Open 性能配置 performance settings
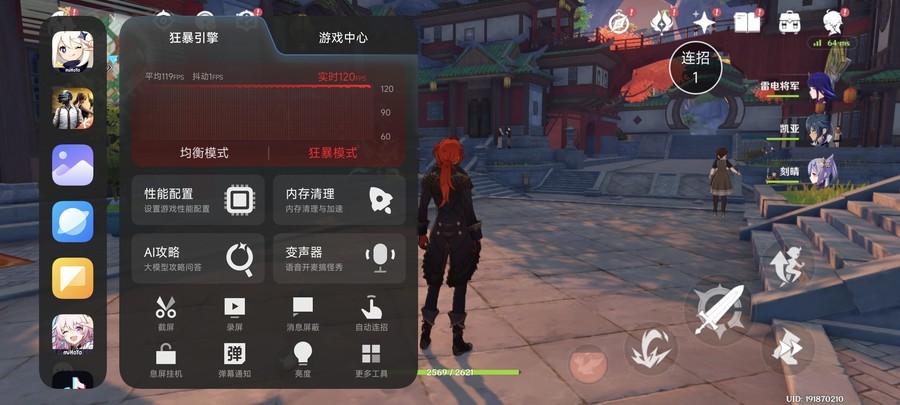900x405 pixels. (x=198, y=200)
